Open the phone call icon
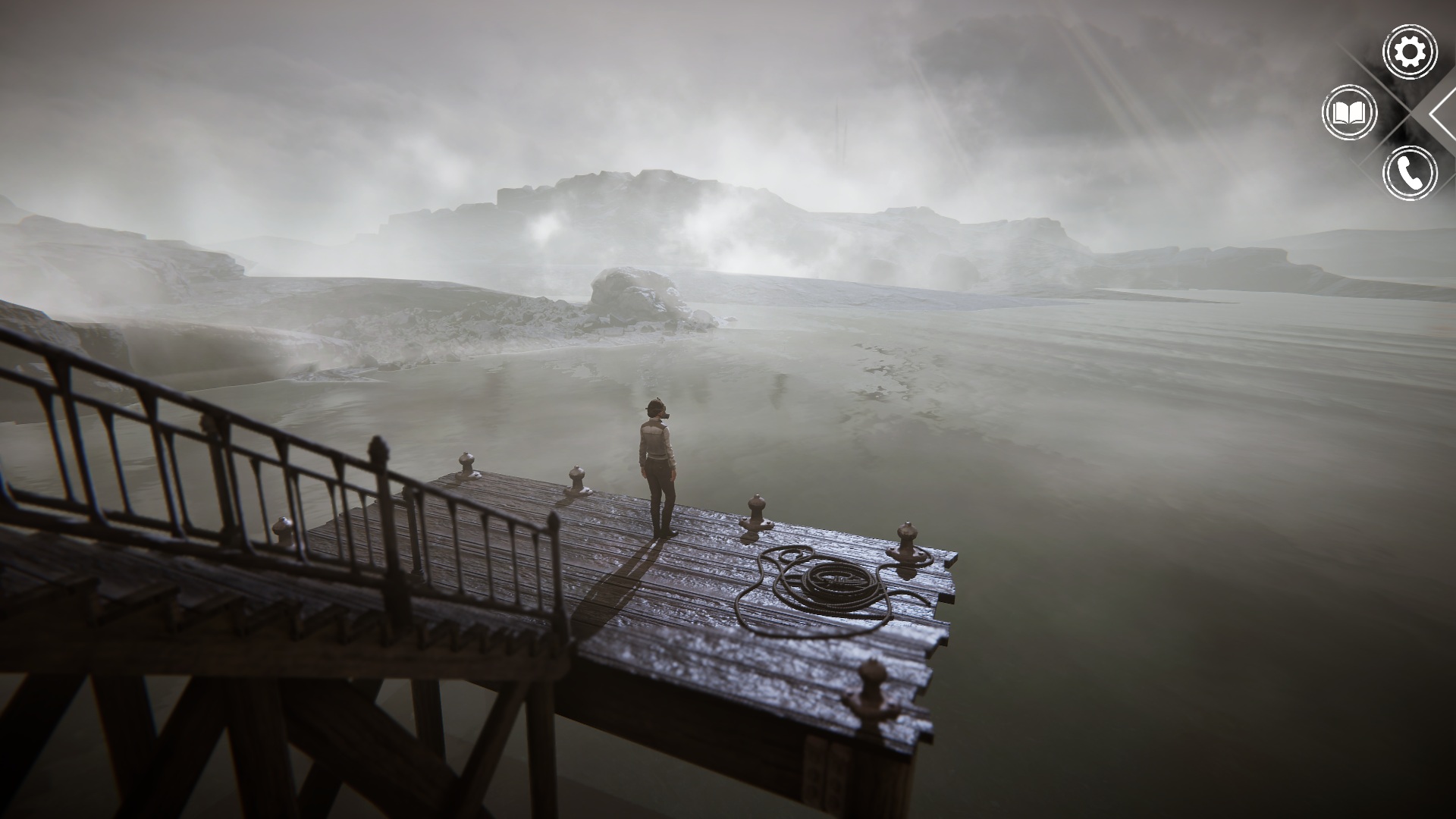Screen dimensions: 1456x819 click(x=1410, y=174)
